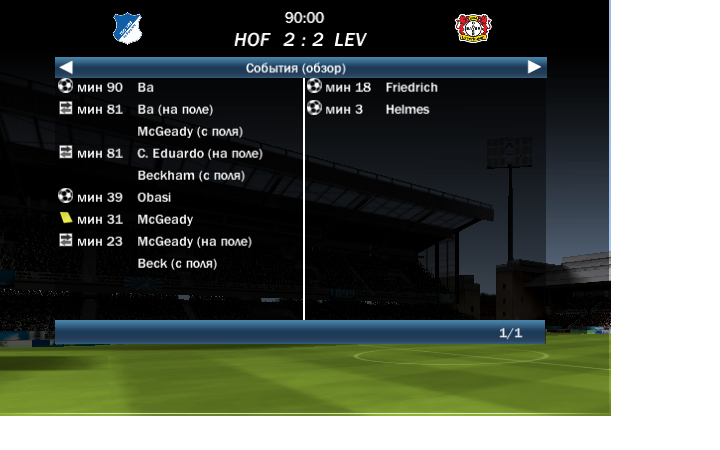Image resolution: width=720 pixels, height=450 pixels.
Task: Advance with the right arrow in the header
Action: [534, 67]
